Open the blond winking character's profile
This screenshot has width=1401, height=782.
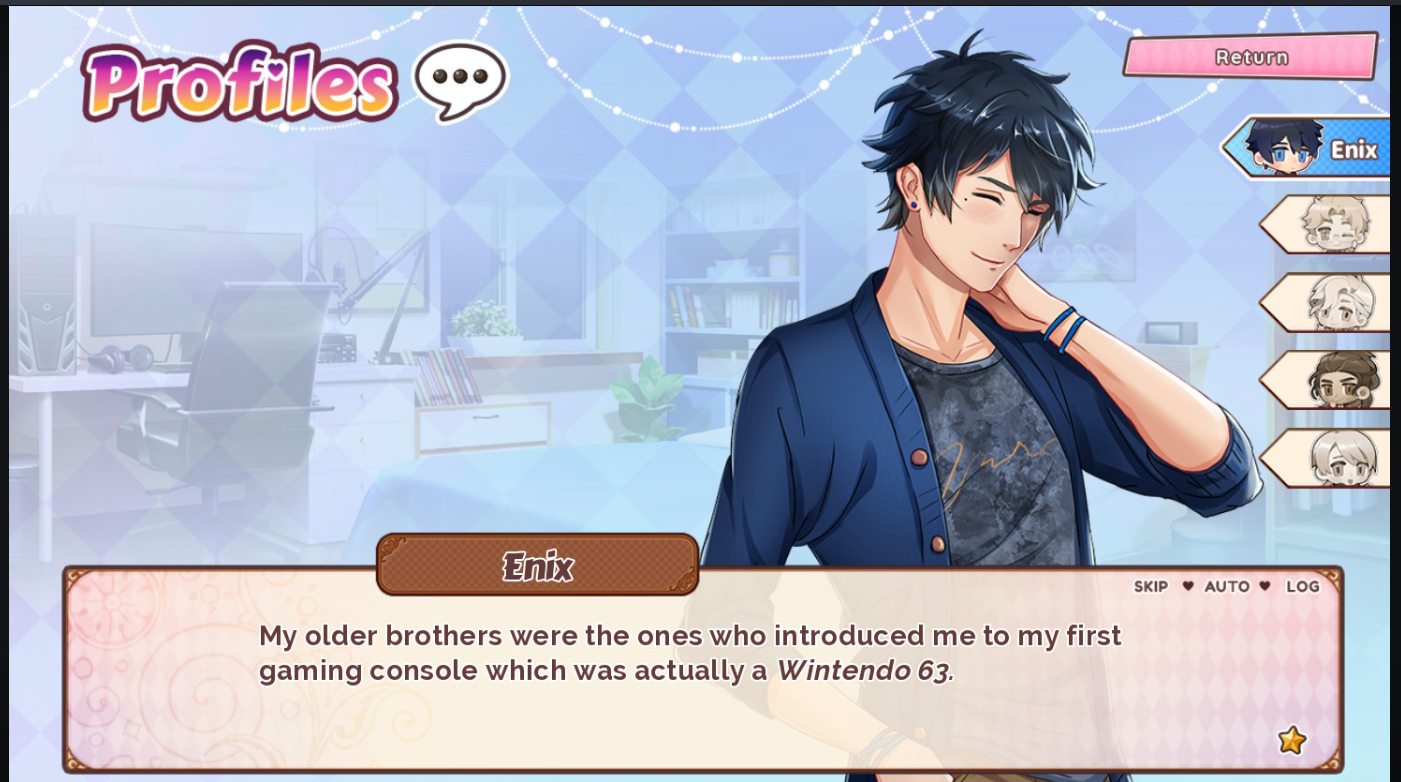click(1328, 224)
